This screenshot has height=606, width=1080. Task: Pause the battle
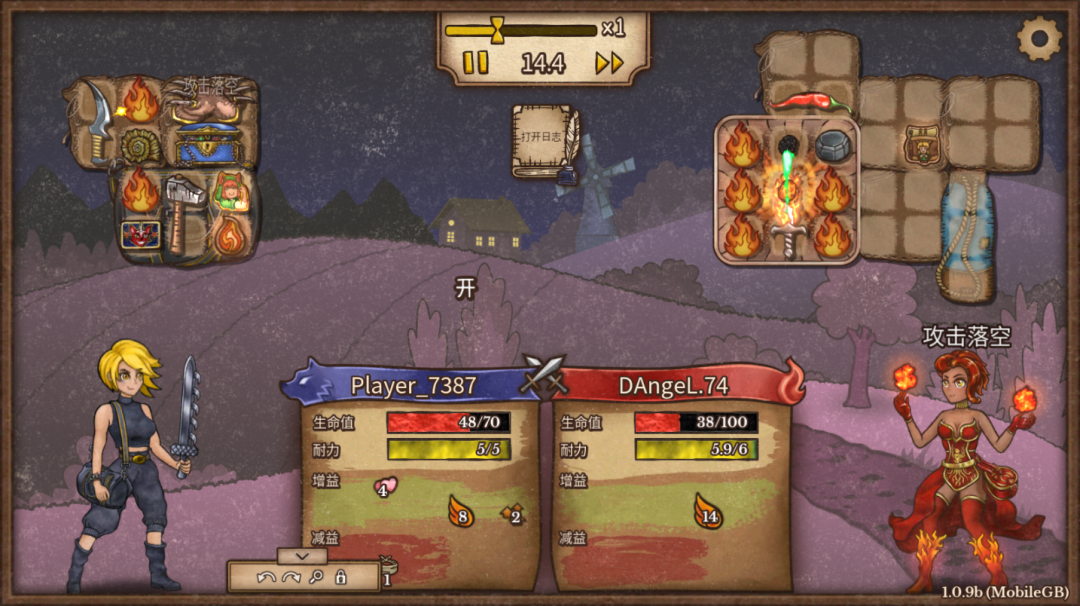coord(476,63)
